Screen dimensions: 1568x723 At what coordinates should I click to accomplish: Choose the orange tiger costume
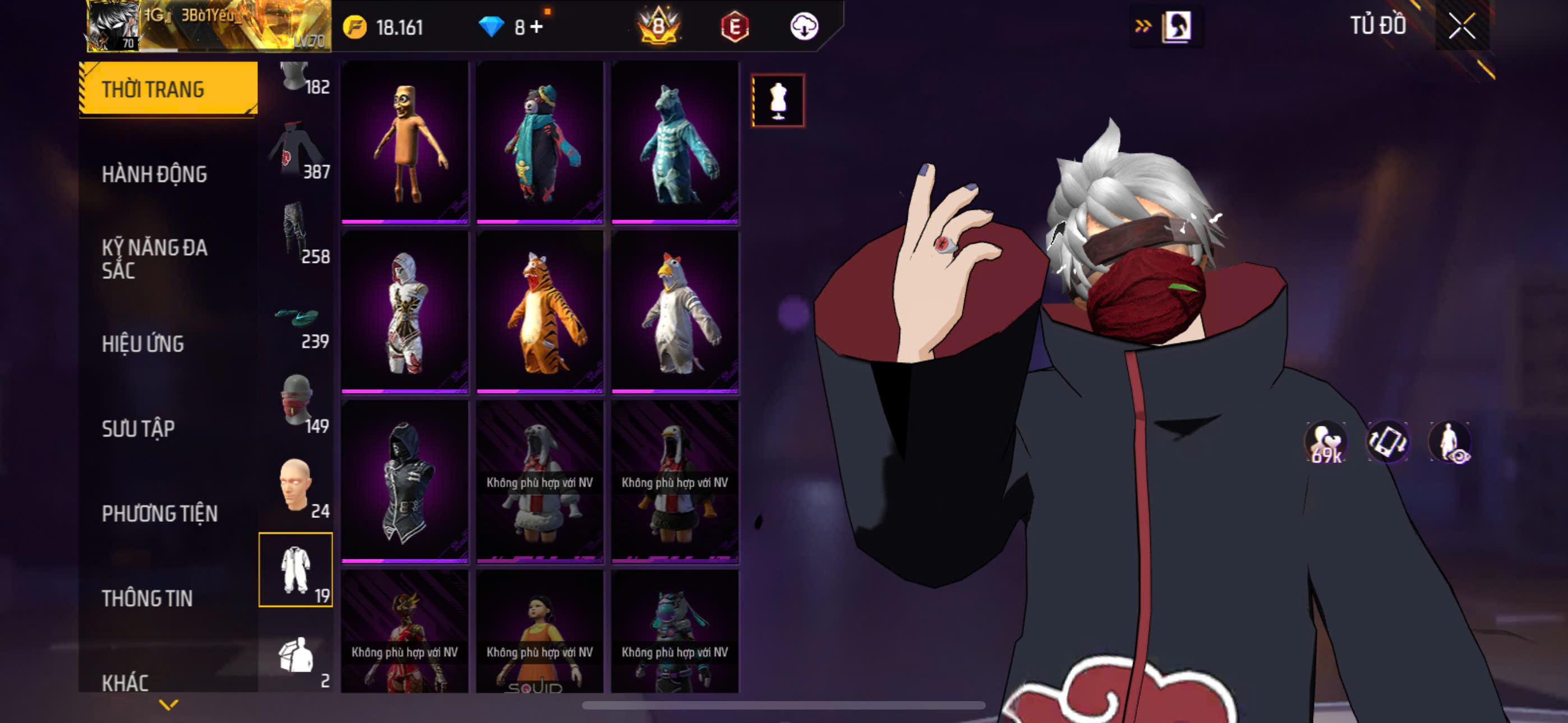pos(540,312)
